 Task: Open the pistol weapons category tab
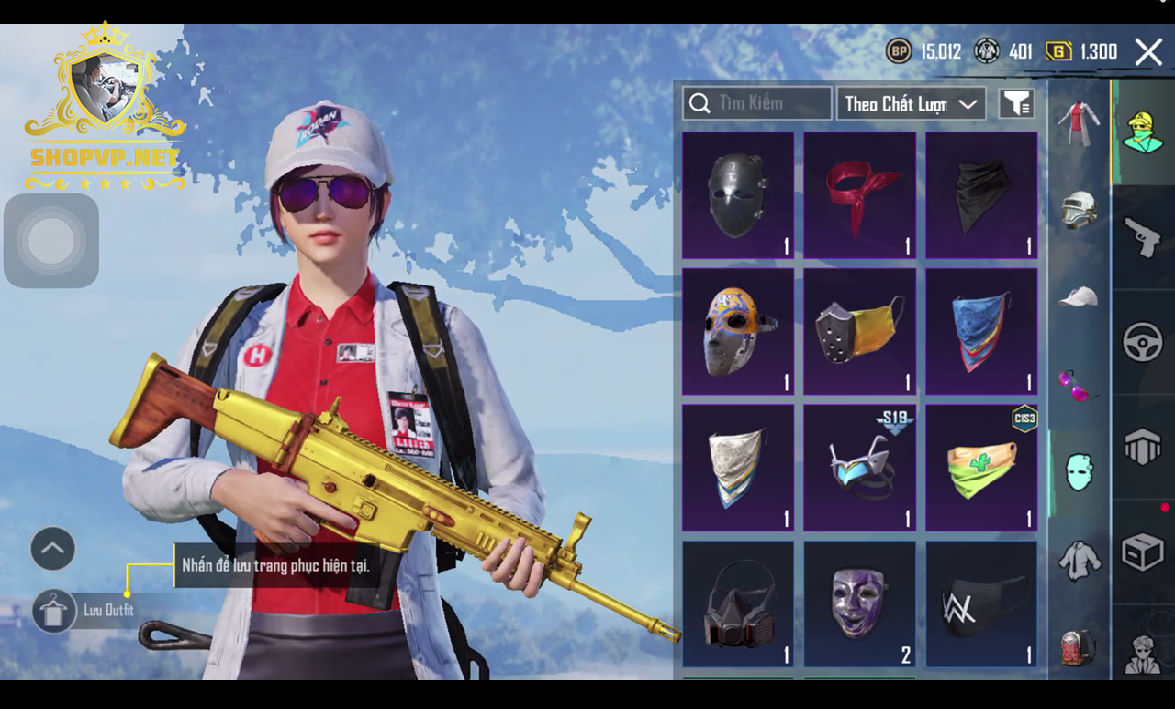tap(1142, 238)
